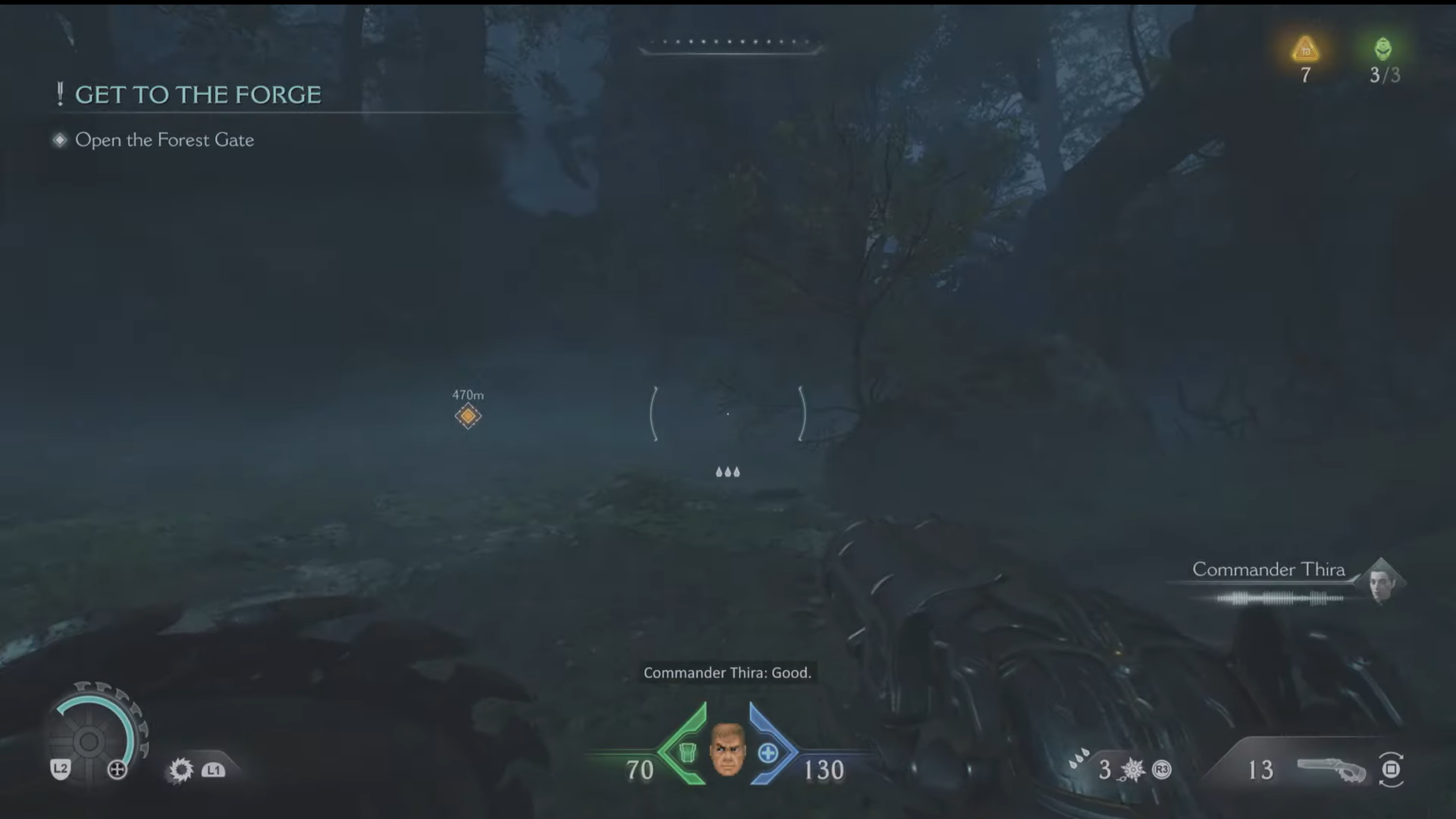This screenshot has height=819, width=1456.
Task: Click the Commander Thira subtitle text
Action: tap(728, 672)
